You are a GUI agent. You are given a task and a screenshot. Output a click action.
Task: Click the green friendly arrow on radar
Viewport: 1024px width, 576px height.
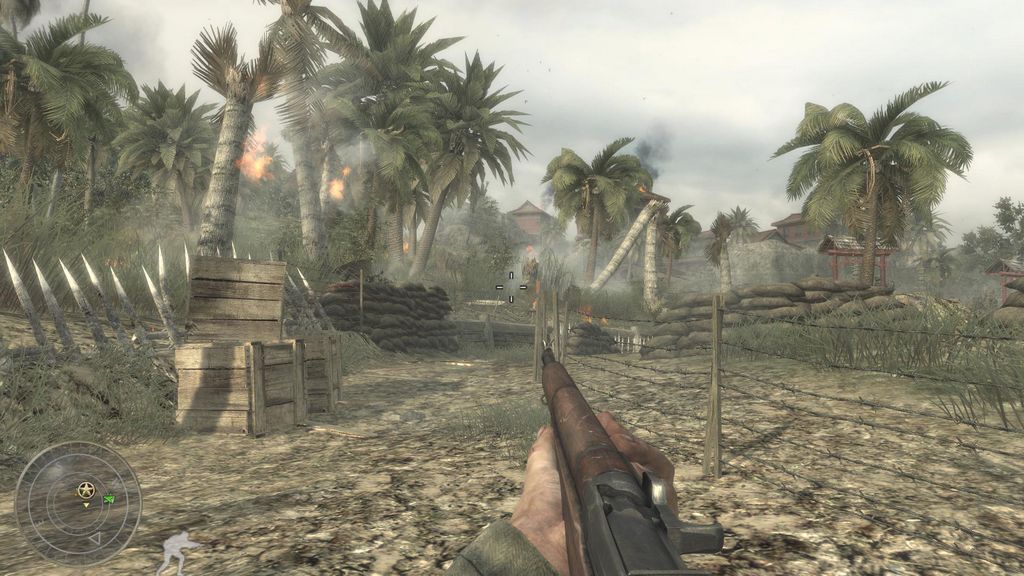pos(109,497)
